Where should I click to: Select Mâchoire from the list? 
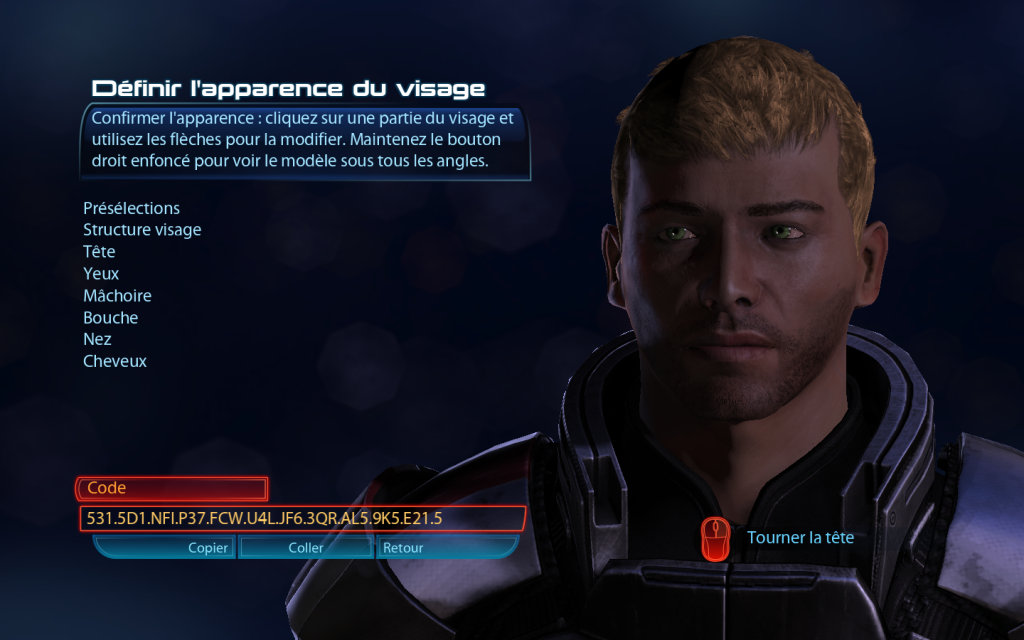117,296
